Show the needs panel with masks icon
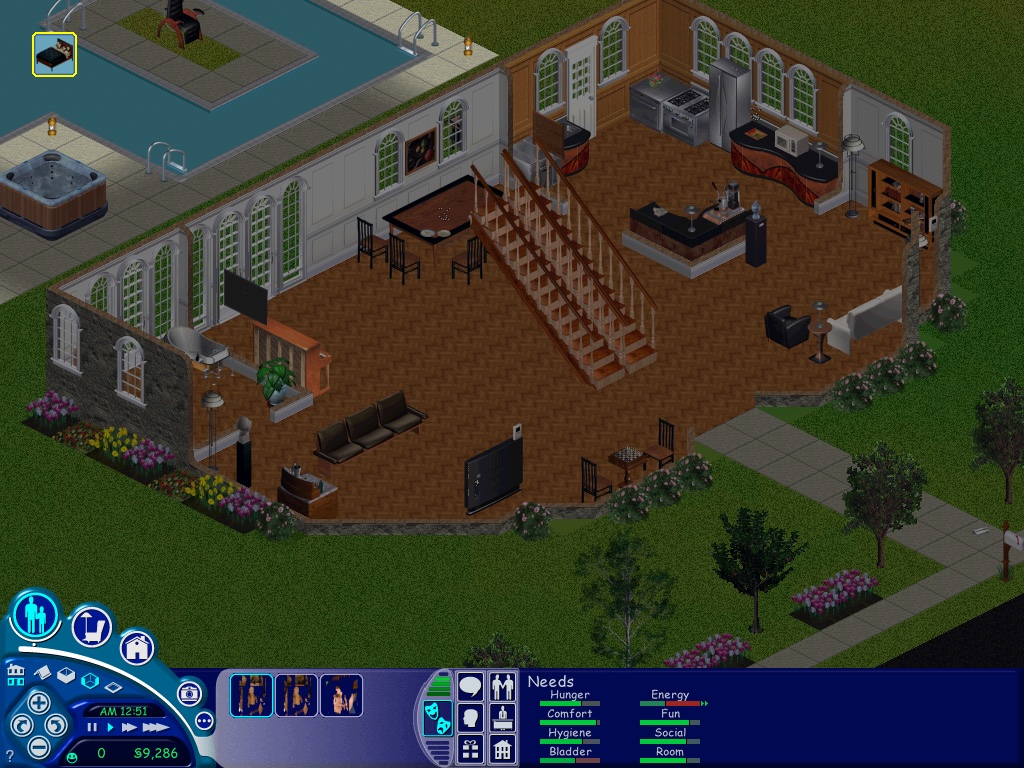Screen dimensions: 1024x768 coord(436,718)
